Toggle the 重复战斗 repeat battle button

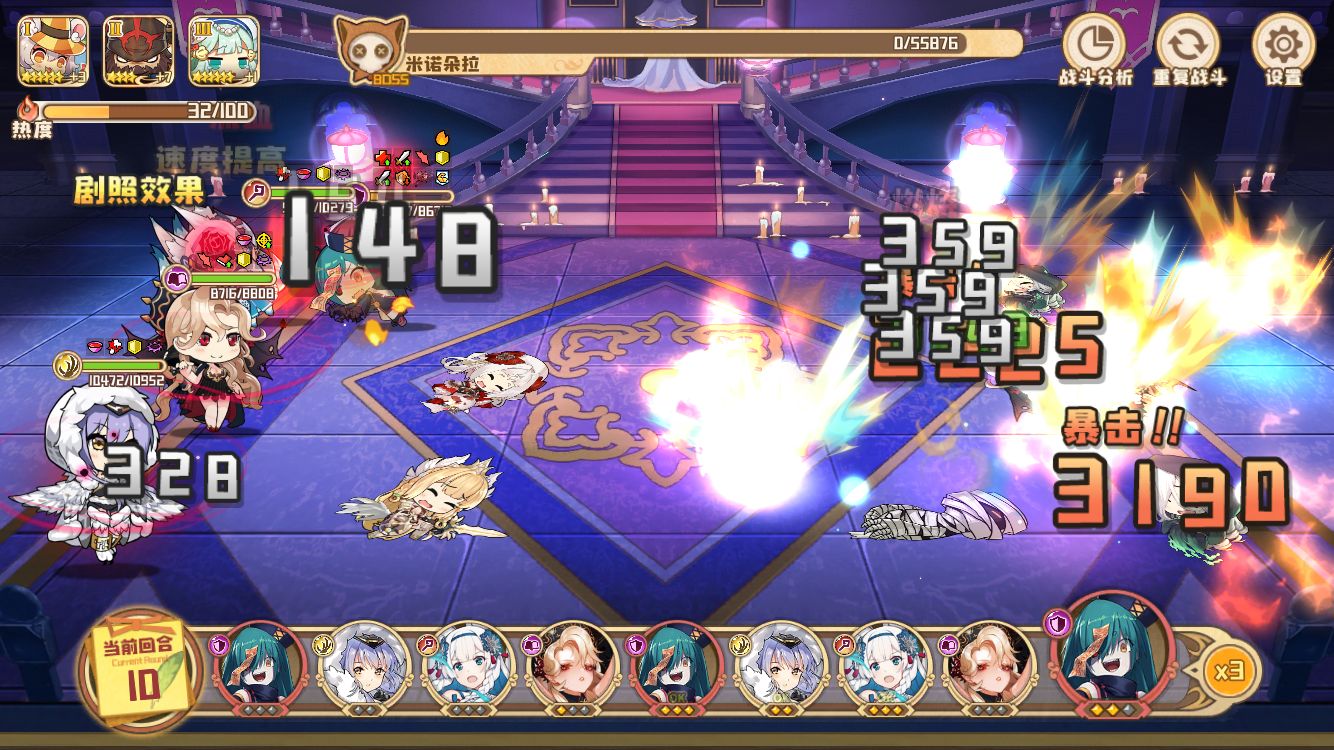point(1188,46)
